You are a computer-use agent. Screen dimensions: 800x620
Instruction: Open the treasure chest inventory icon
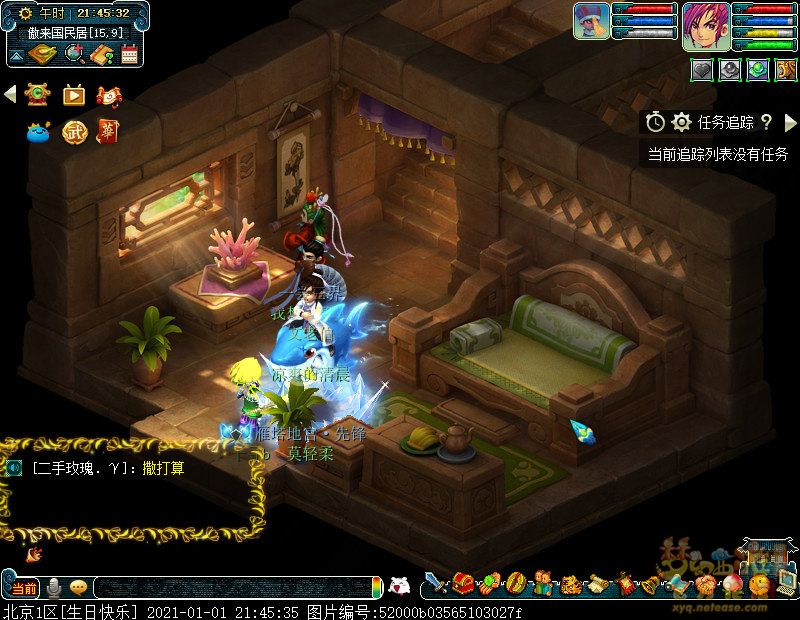(462, 583)
